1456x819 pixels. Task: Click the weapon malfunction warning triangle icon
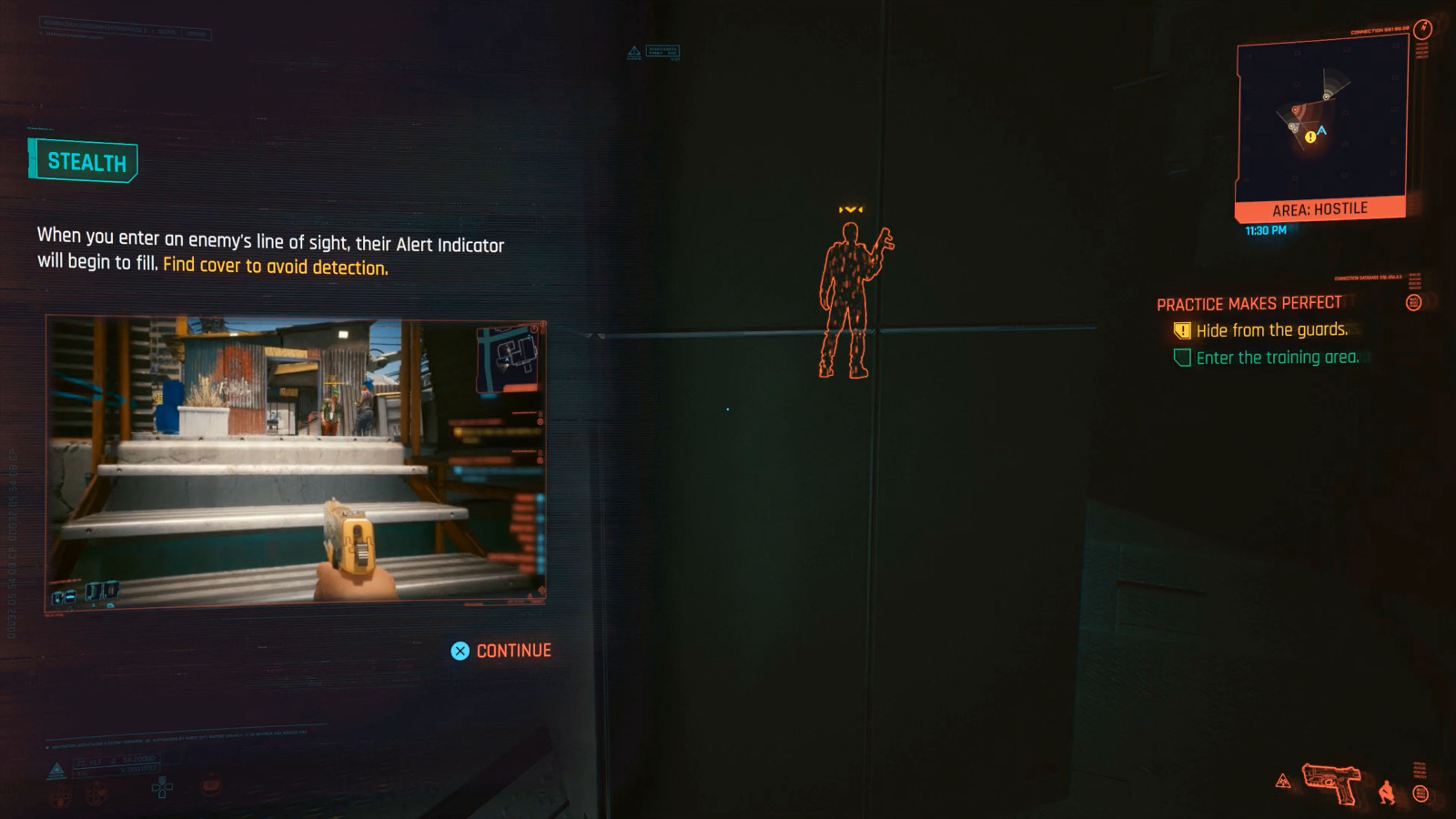click(x=1283, y=783)
